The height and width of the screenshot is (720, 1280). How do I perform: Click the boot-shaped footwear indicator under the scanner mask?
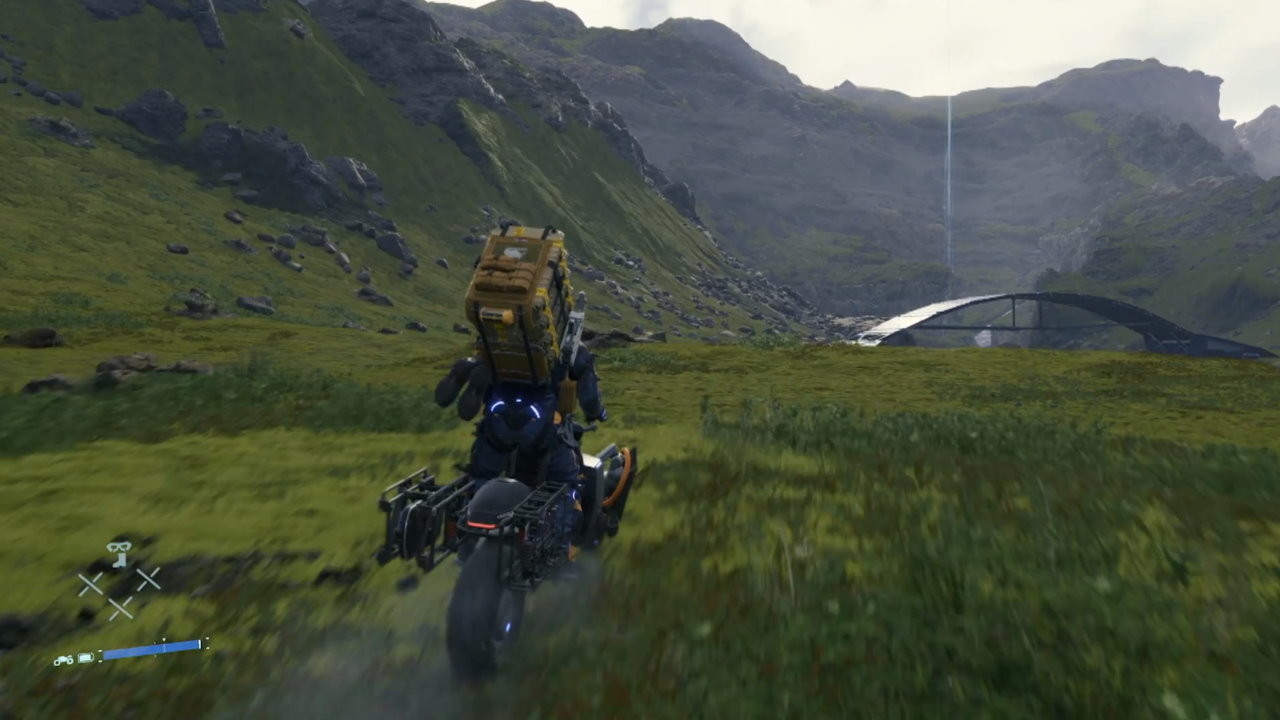pos(119,561)
